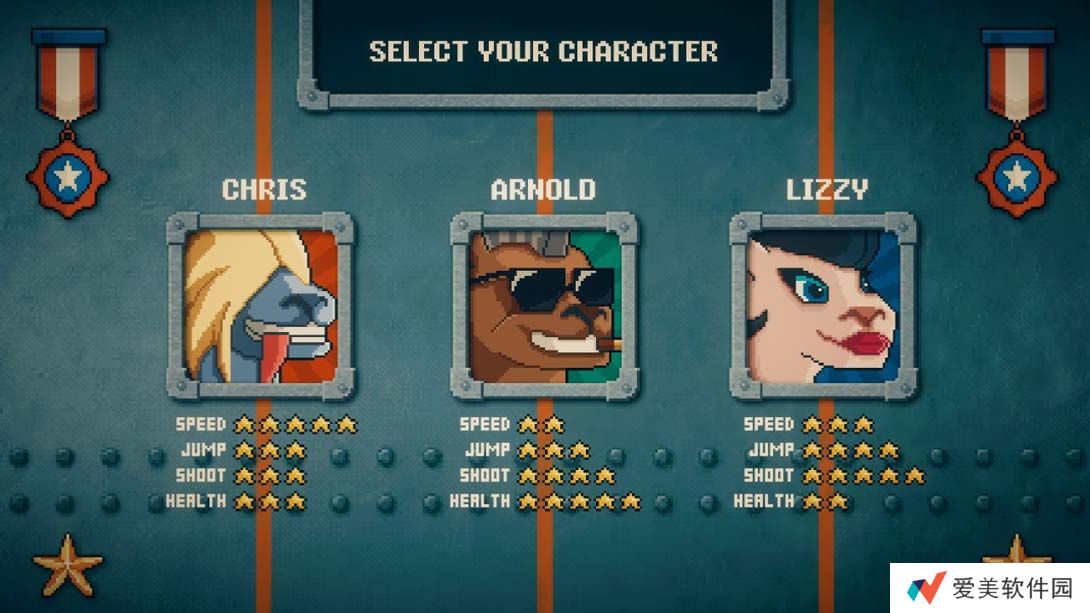Pick the Lizzy character portrait
The width and height of the screenshot is (1090, 613).
pos(823,305)
